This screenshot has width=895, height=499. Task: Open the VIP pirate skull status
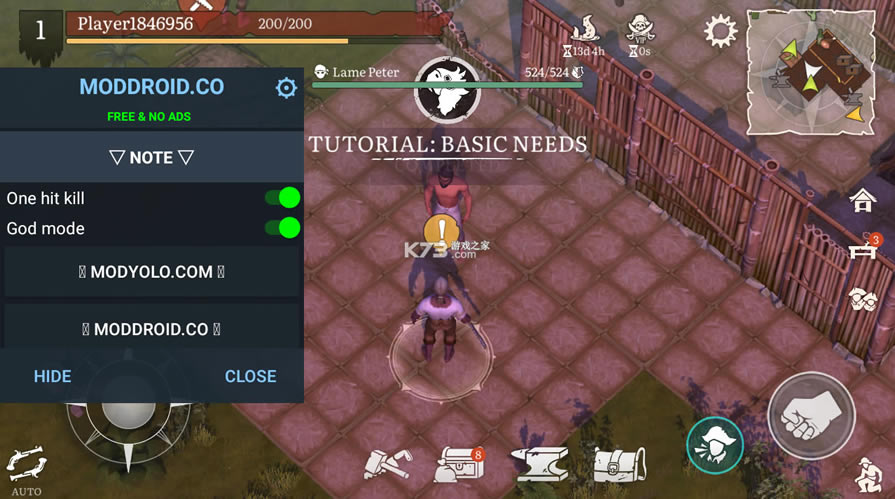pos(640,28)
